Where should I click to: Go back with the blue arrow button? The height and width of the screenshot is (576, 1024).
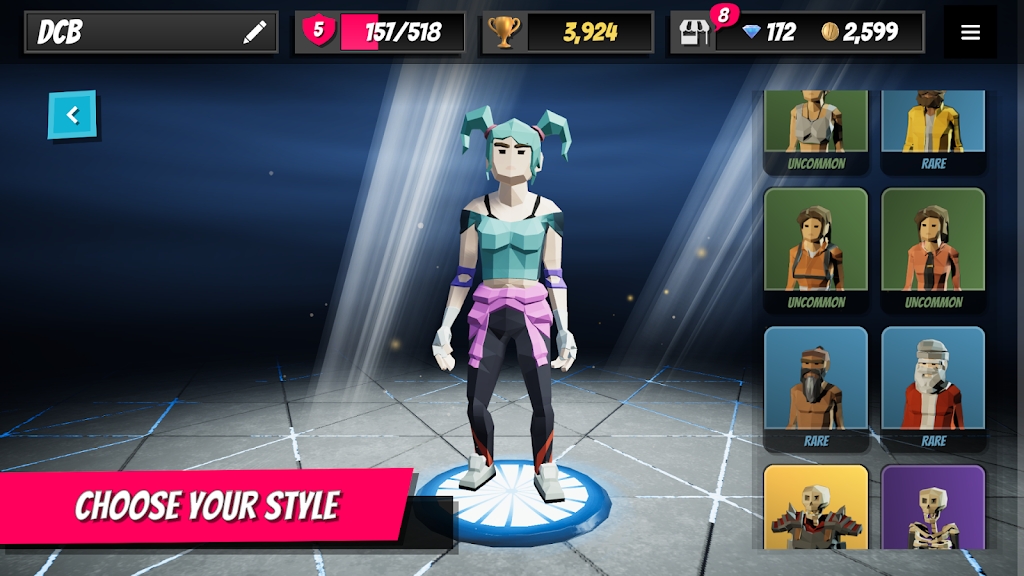[72, 115]
